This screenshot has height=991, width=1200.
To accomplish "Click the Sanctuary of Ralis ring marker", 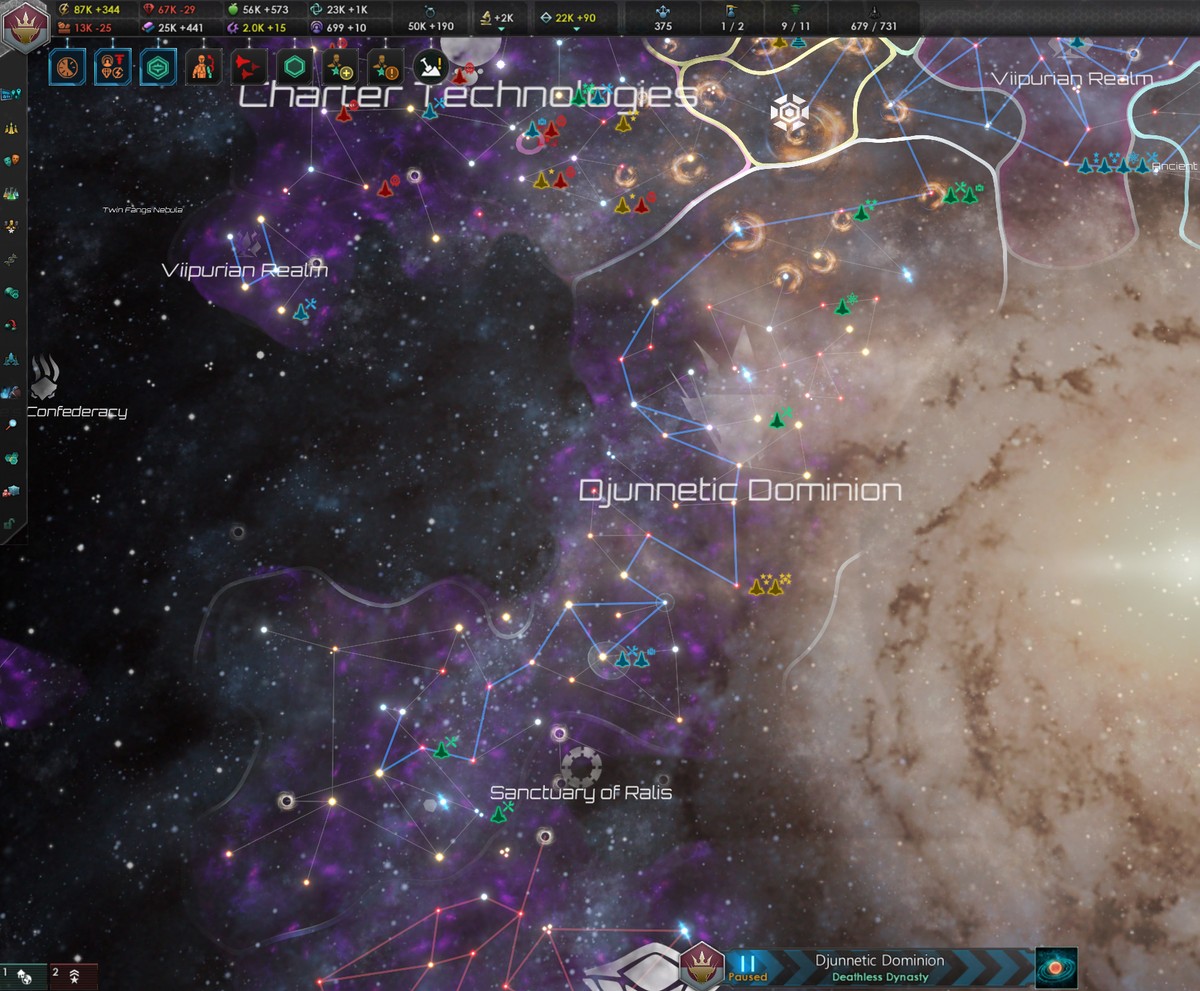I will (581, 765).
